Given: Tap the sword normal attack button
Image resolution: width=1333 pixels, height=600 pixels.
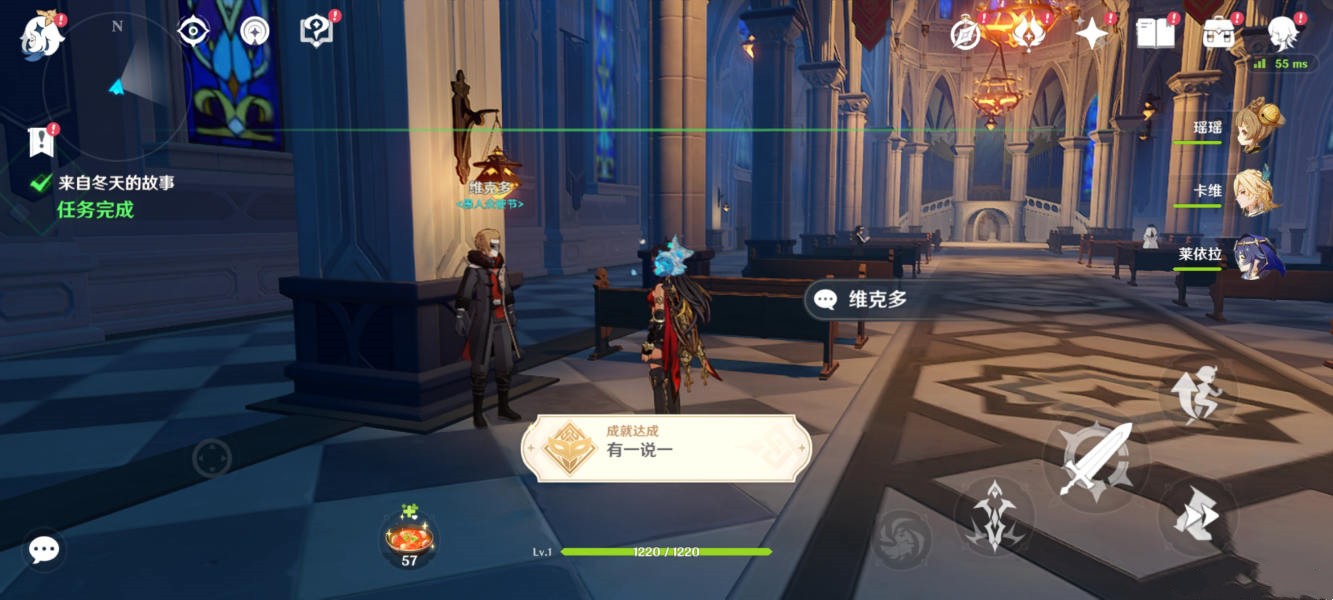Looking at the screenshot, I should [1095, 460].
